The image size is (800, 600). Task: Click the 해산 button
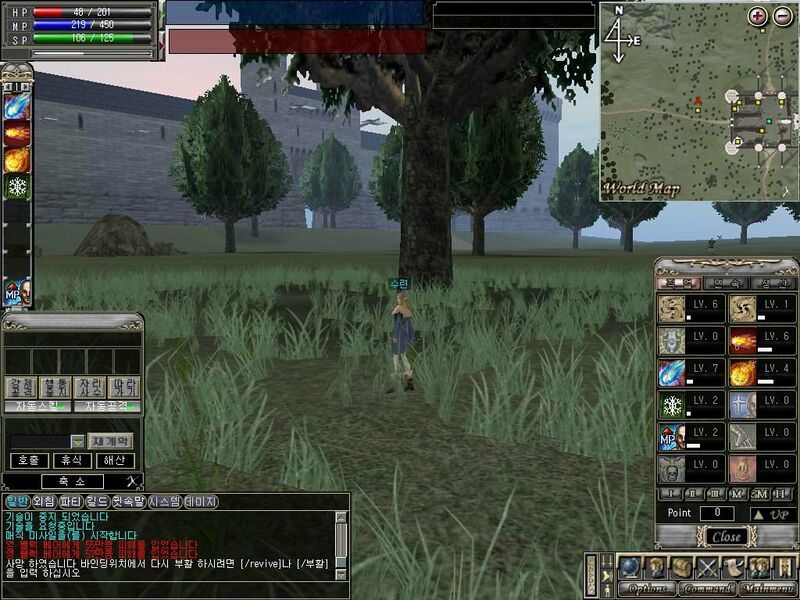tap(114, 460)
